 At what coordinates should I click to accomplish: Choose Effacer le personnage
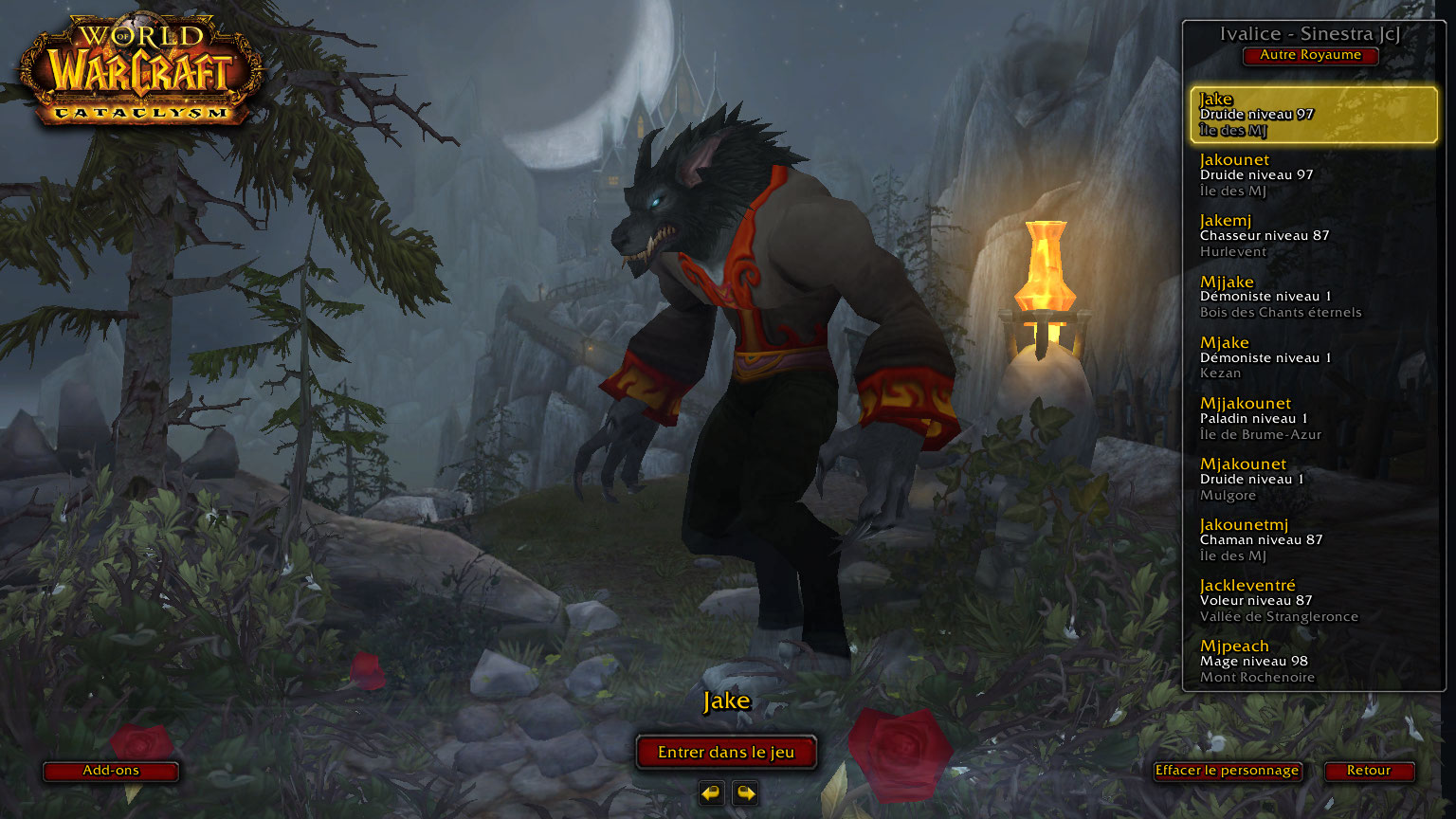(1227, 771)
